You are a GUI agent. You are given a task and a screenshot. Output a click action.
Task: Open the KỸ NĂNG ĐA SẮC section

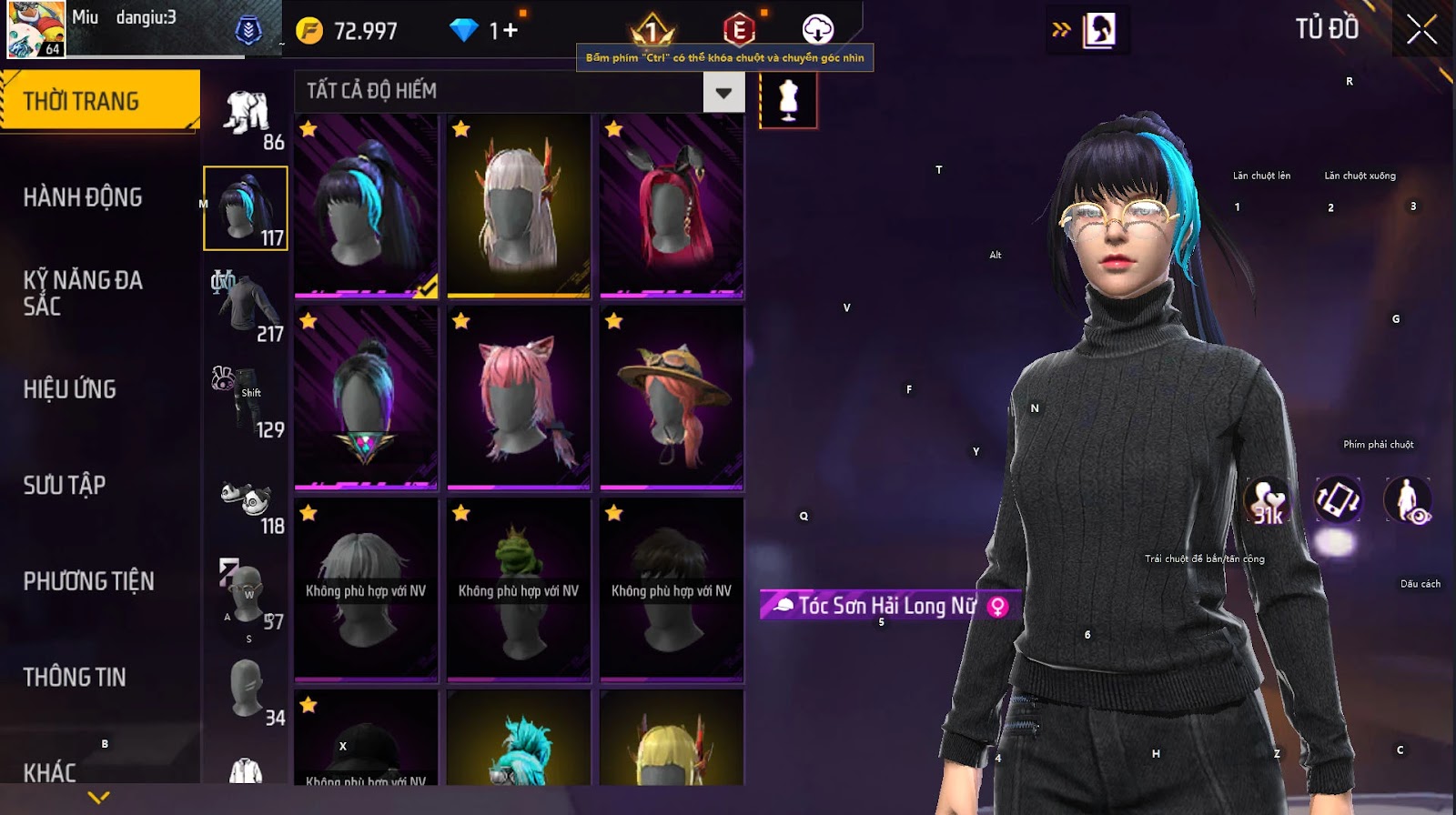pos(83,293)
